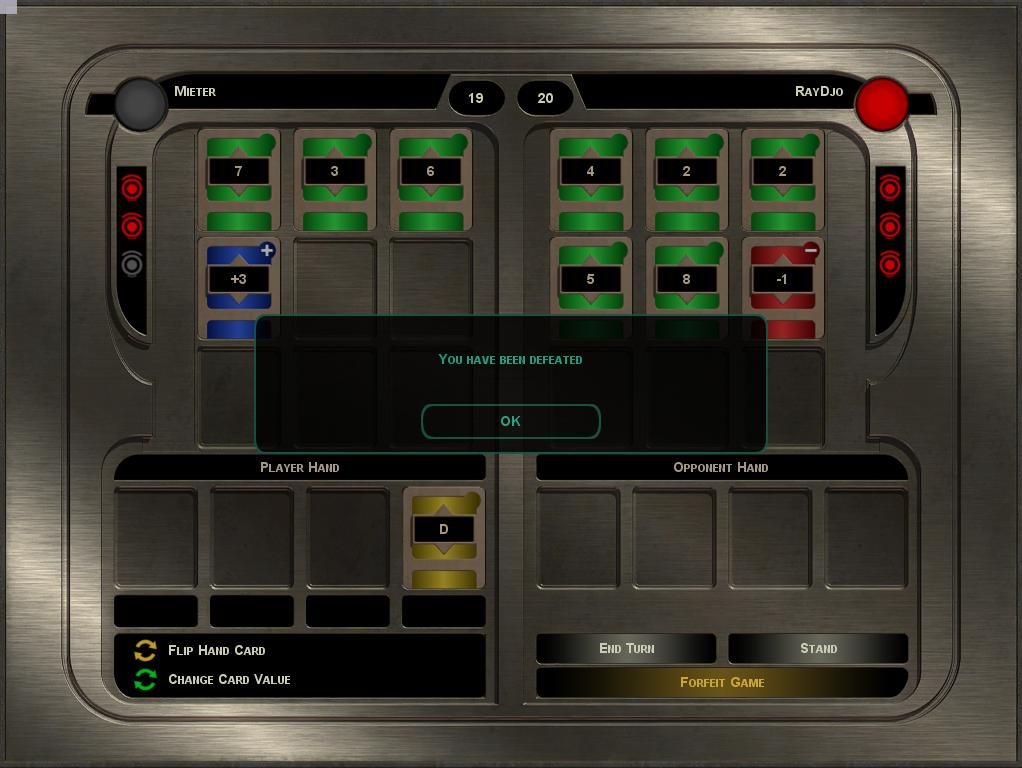This screenshot has height=768, width=1022.
Task: Select the yellow D card in player hand
Action: click(444, 536)
